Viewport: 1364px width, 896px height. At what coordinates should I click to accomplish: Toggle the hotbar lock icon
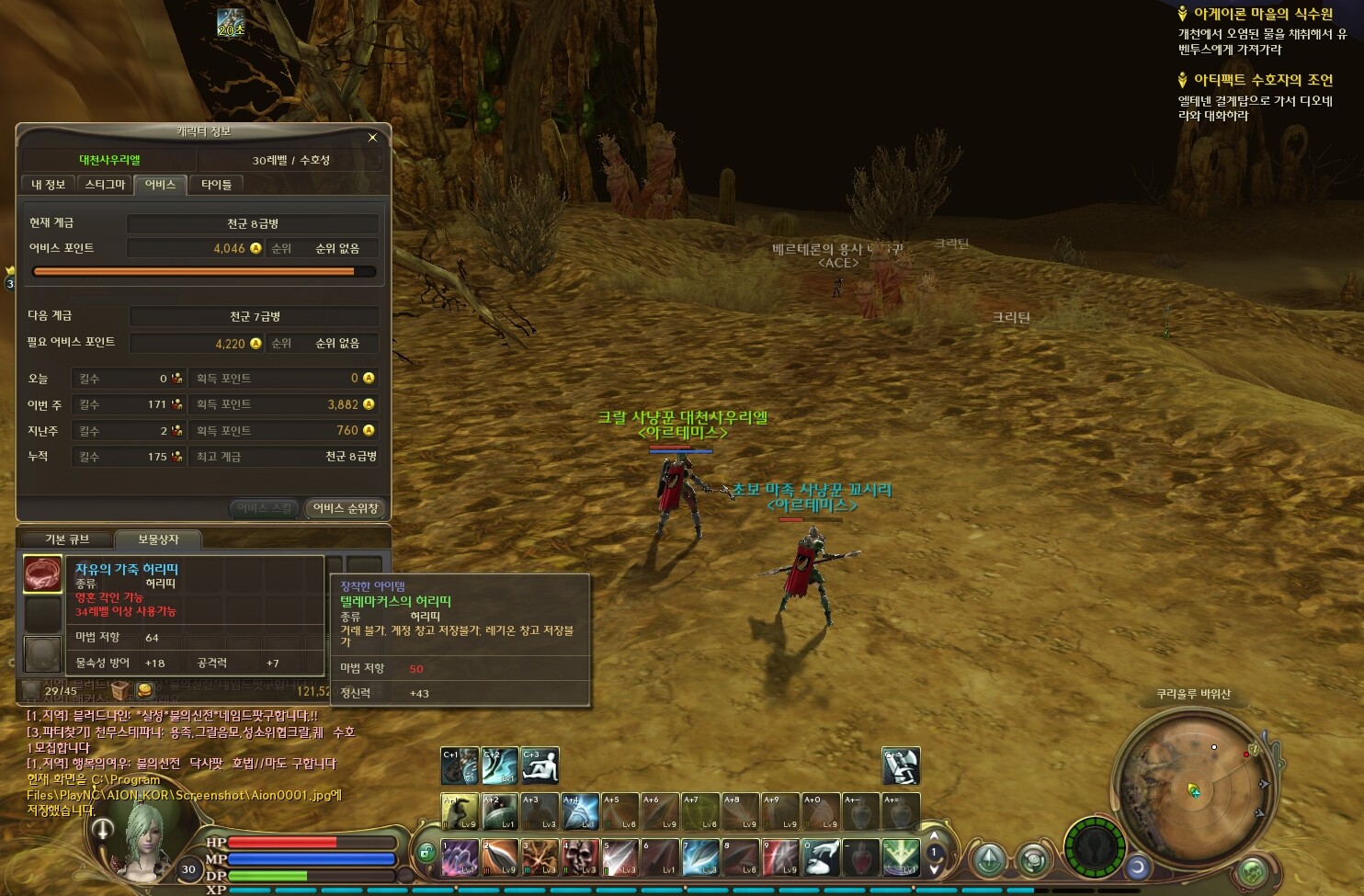coord(425,853)
